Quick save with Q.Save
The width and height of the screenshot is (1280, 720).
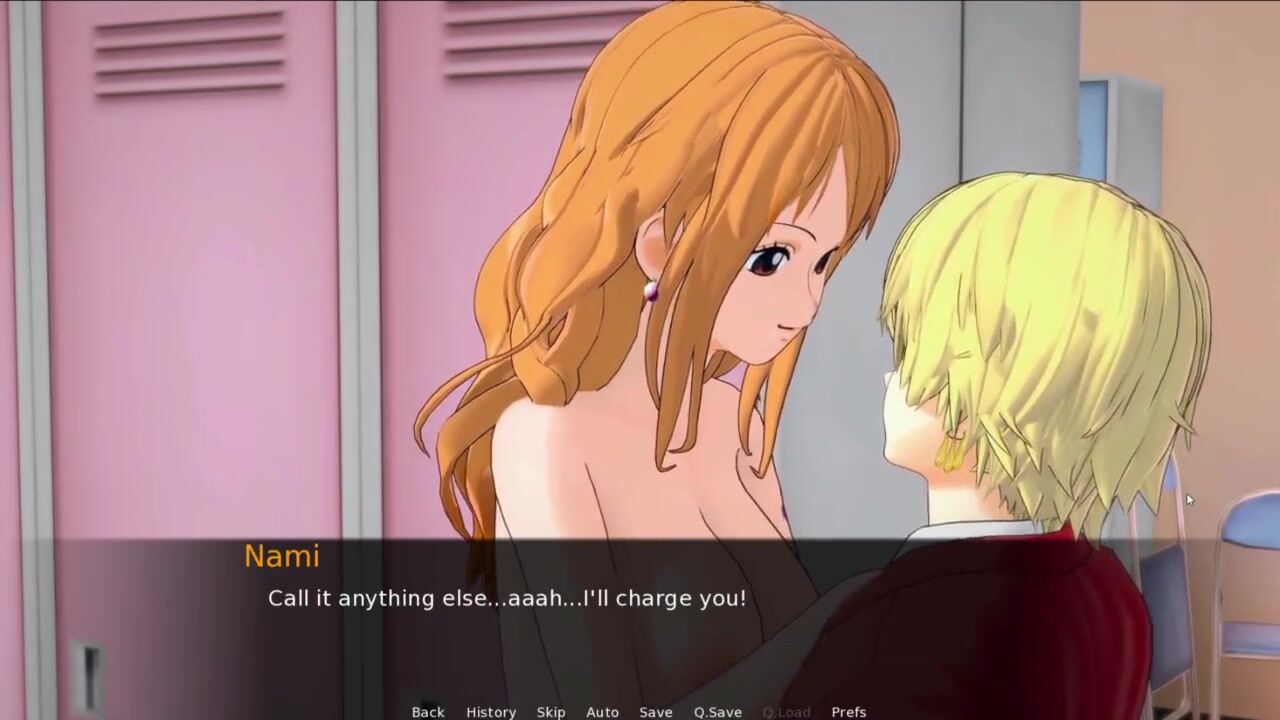pyautogui.click(x=718, y=712)
